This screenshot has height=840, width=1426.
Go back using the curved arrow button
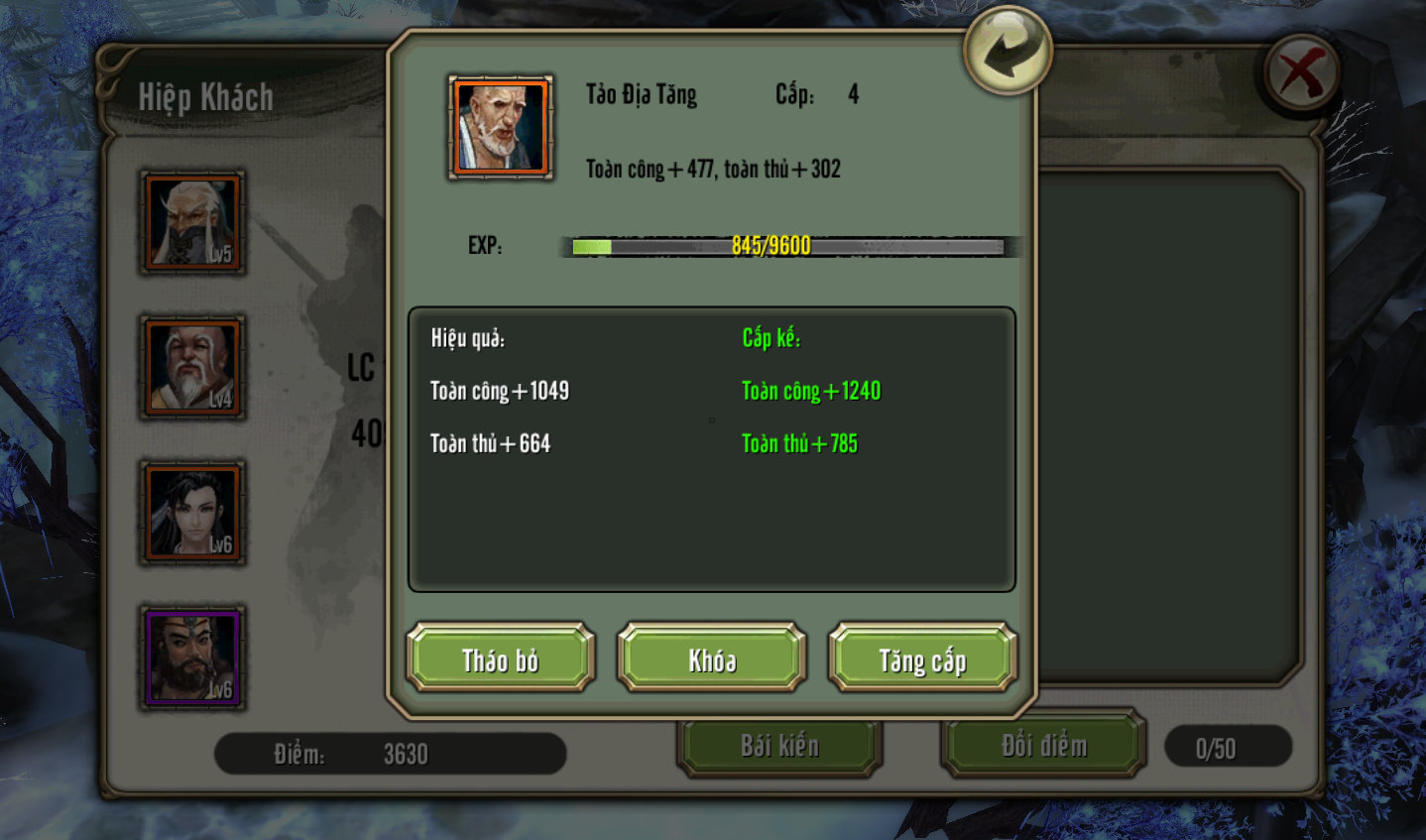tap(1007, 51)
